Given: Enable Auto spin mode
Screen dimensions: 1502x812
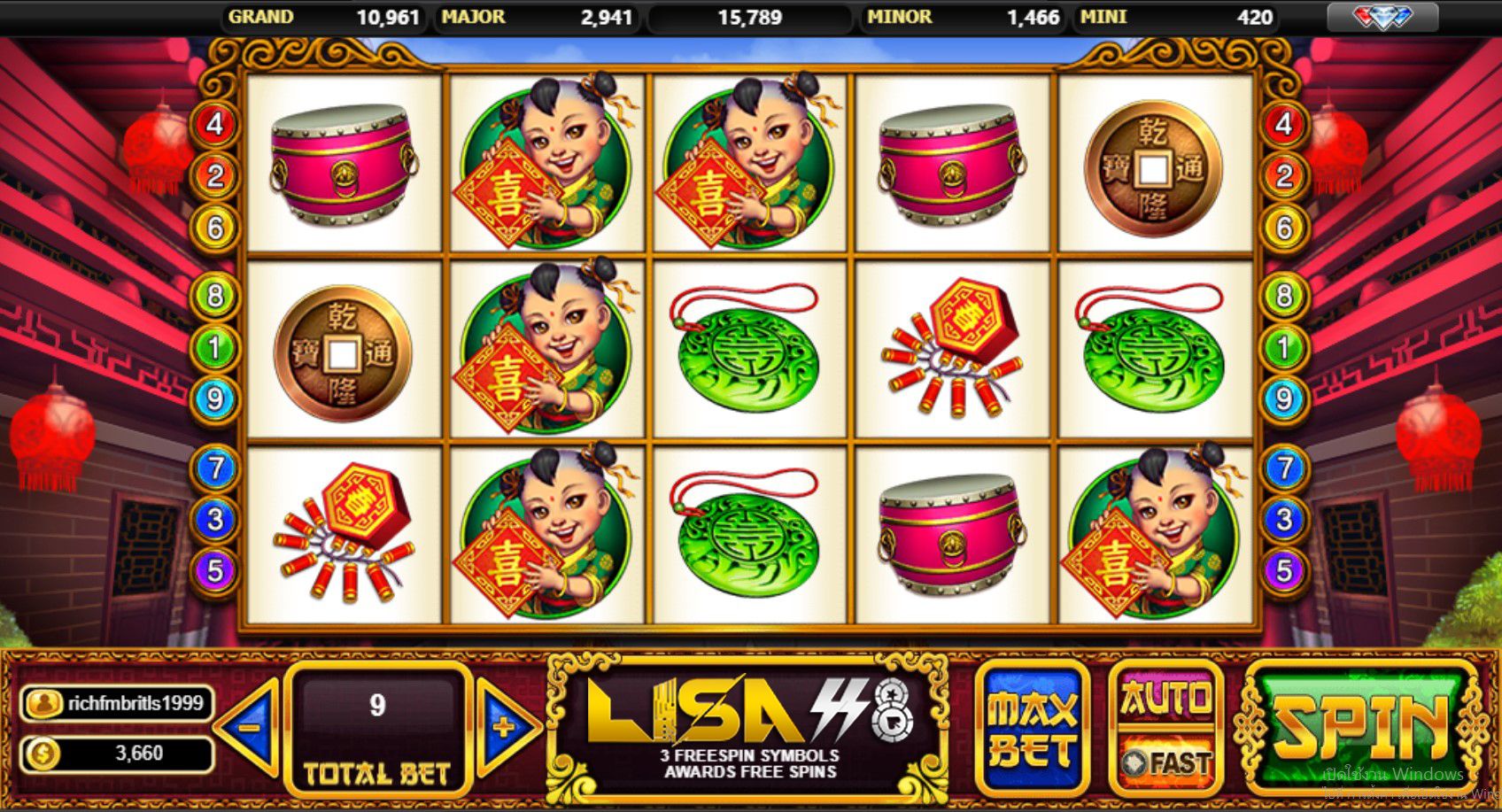Looking at the screenshot, I should (1165, 700).
